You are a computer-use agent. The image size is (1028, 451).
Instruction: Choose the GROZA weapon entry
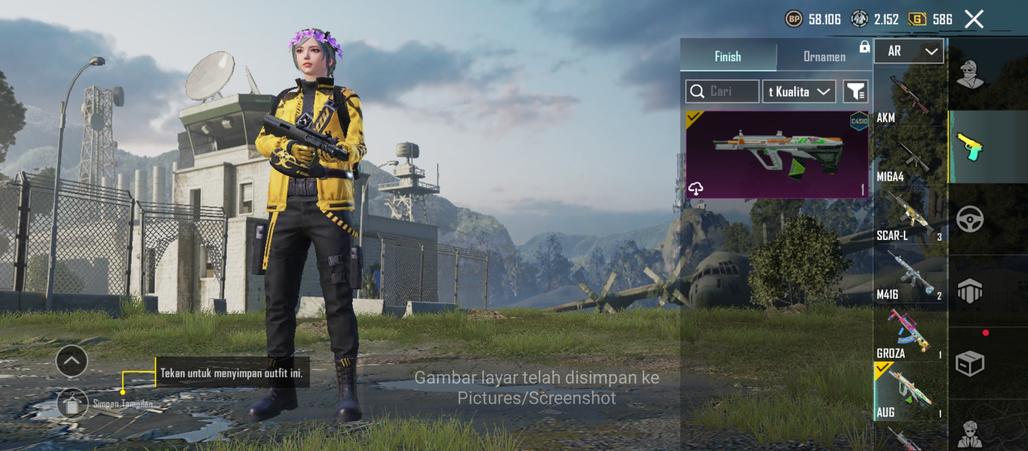[909, 334]
